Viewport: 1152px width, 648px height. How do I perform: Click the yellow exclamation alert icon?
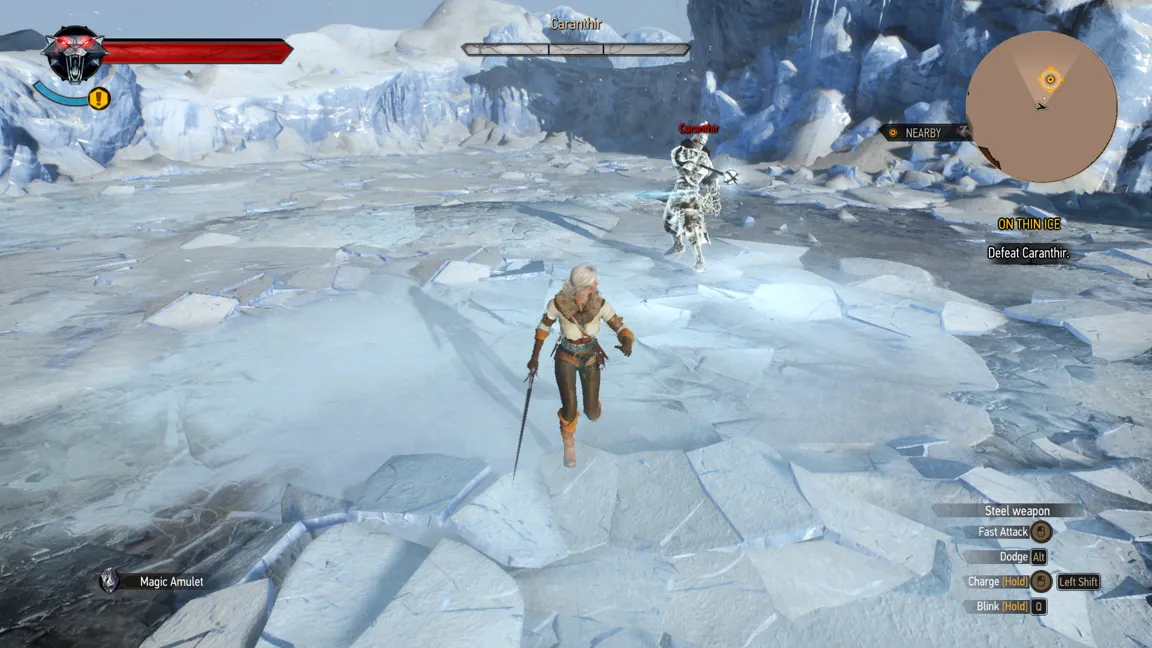pos(98,98)
